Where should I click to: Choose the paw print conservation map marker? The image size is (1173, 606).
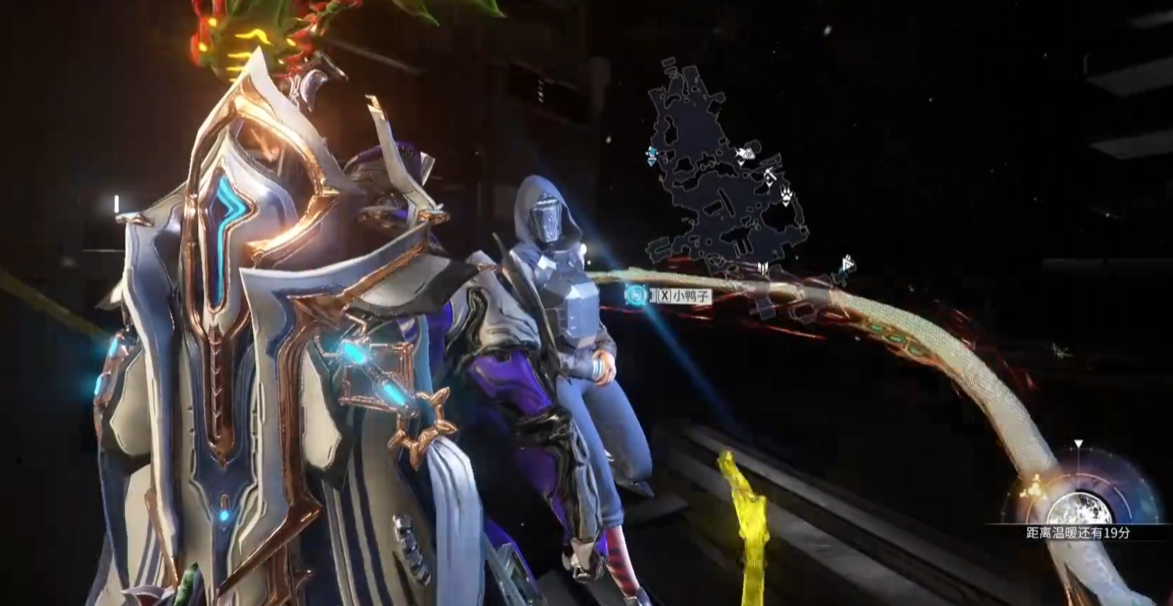(x=786, y=194)
